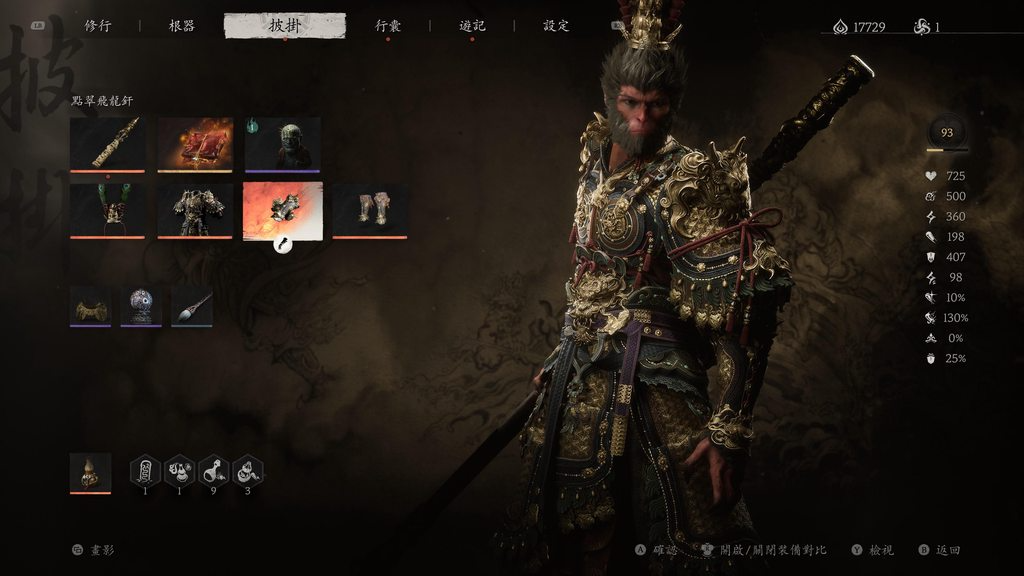The image size is (1024, 576).
Task: Switch to the 修行 tab
Action: [97, 26]
